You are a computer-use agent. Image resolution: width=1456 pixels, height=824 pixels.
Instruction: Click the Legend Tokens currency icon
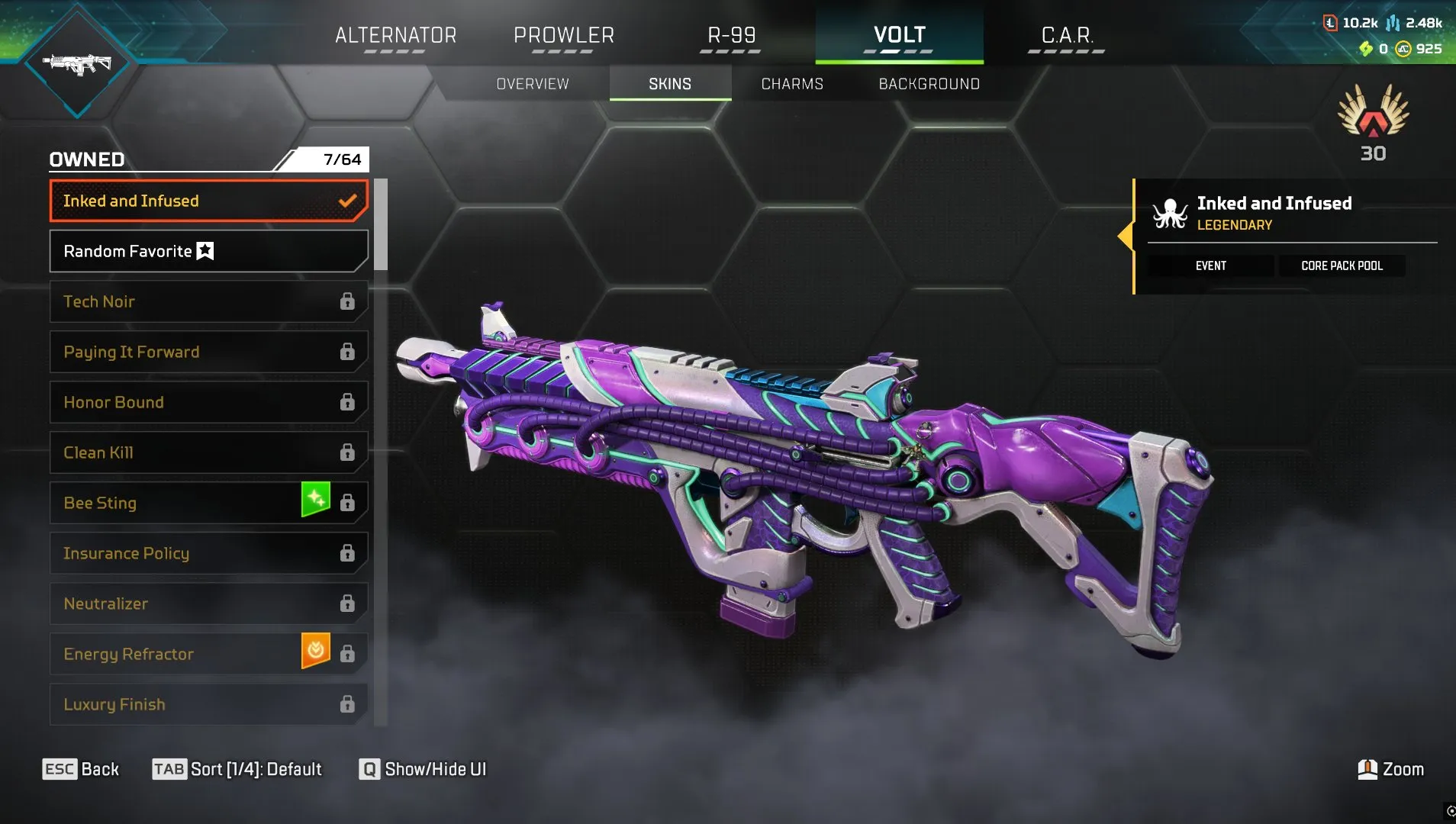tap(1330, 23)
